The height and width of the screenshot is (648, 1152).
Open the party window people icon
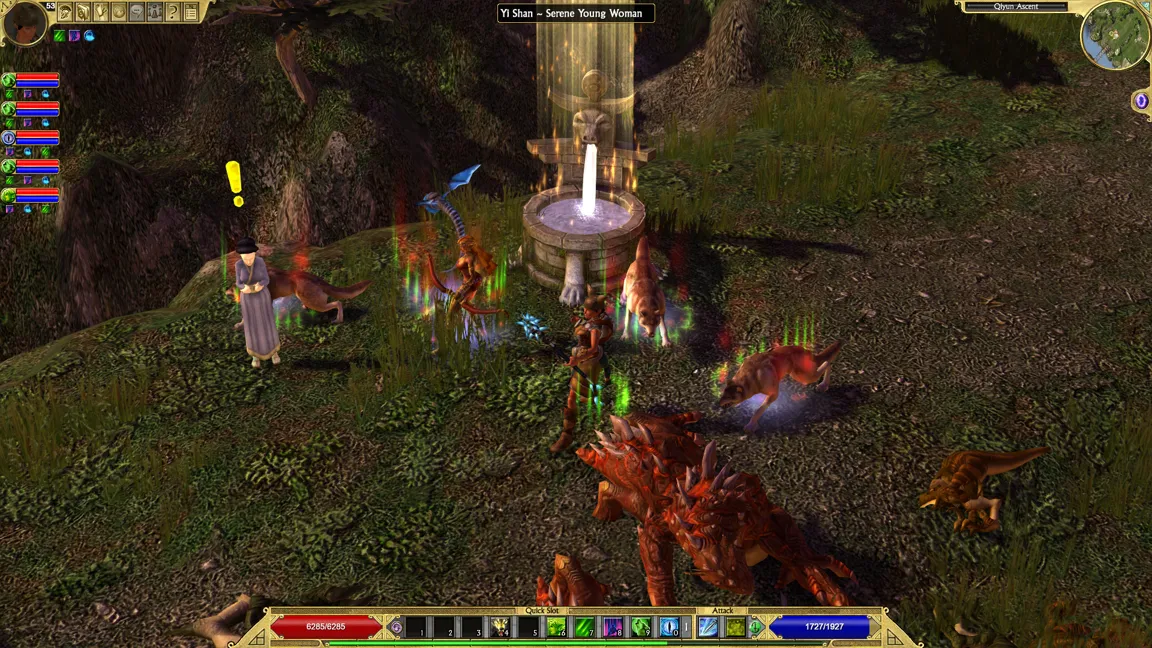[x=154, y=12]
